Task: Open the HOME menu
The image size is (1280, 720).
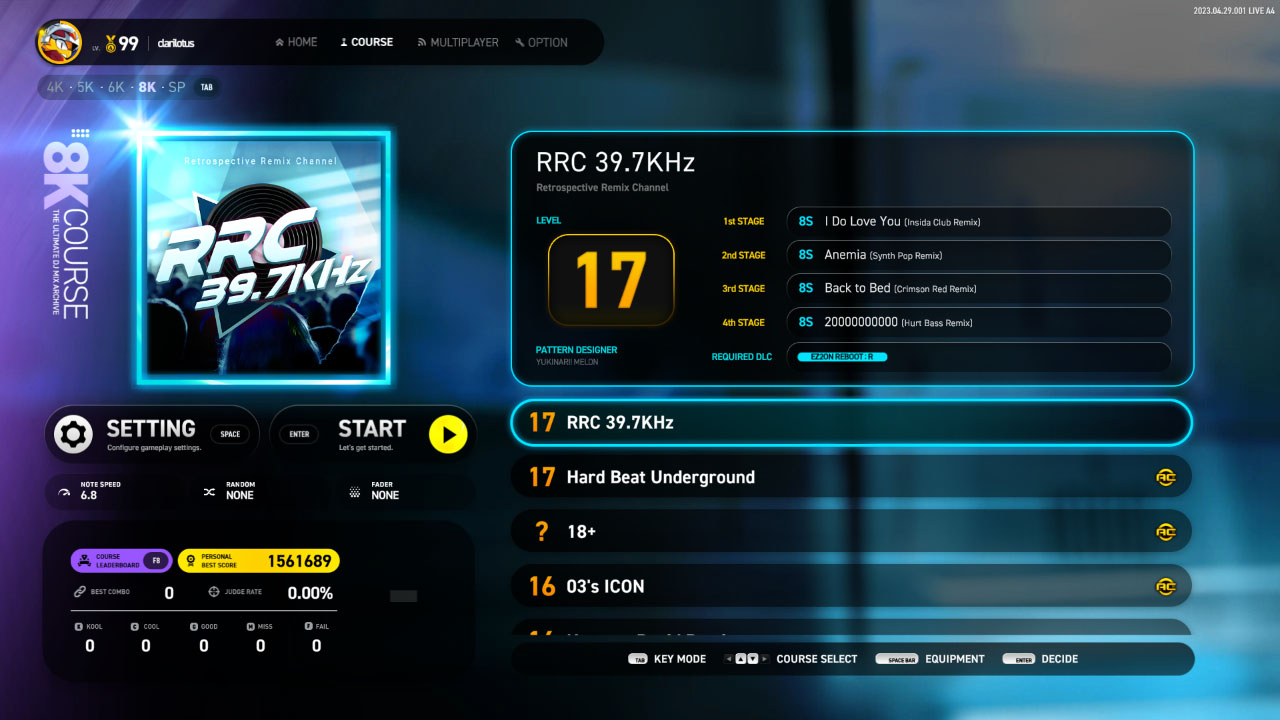Action: pos(296,43)
